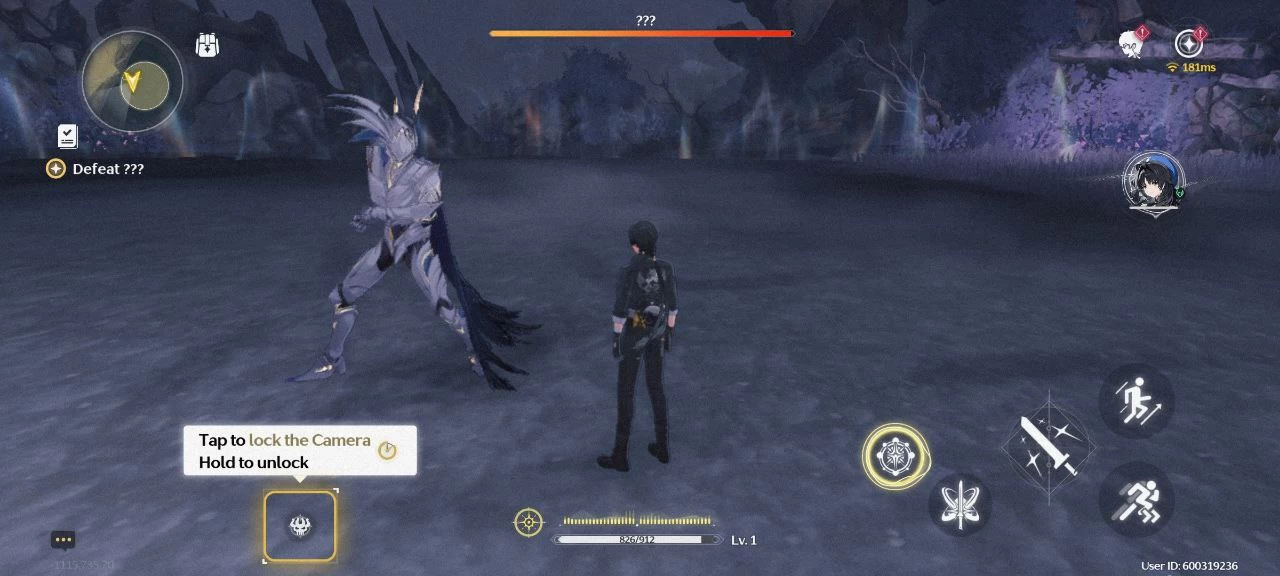Viewport: 1280px width, 576px height.
Task: Open the chat bubble icon
Action: pyautogui.click(x=64, y=540)
